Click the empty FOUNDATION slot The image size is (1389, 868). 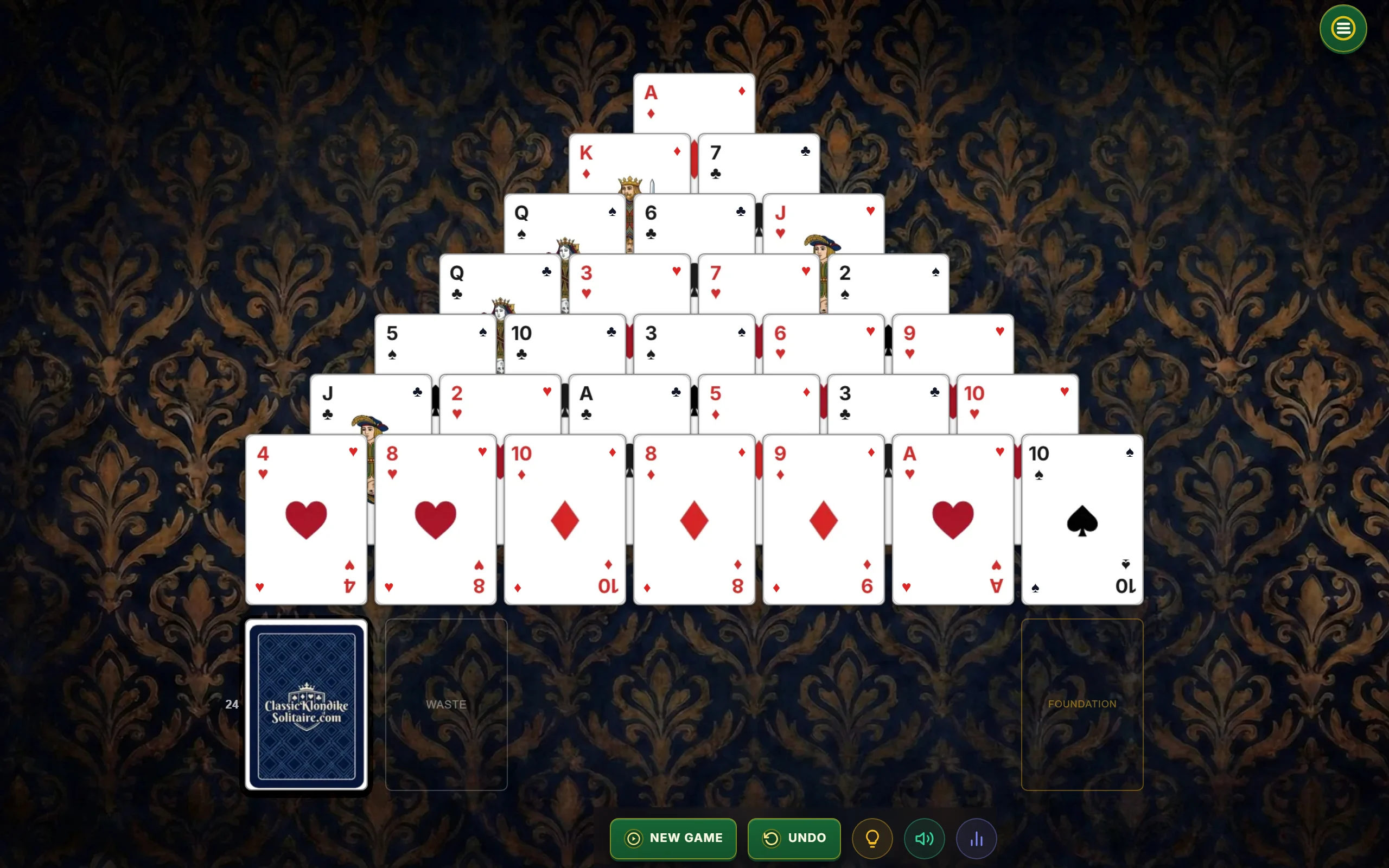pyautogui.click(x=1081, y=704)
